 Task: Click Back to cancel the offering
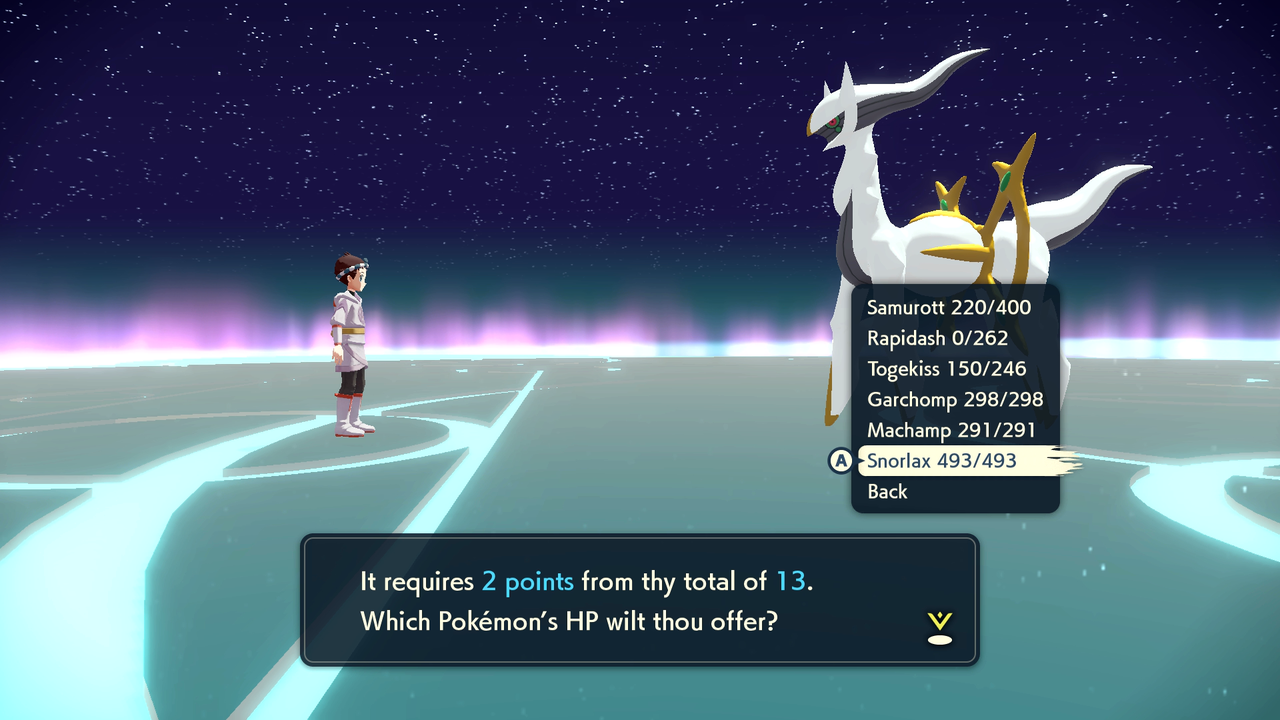point(888,491)
